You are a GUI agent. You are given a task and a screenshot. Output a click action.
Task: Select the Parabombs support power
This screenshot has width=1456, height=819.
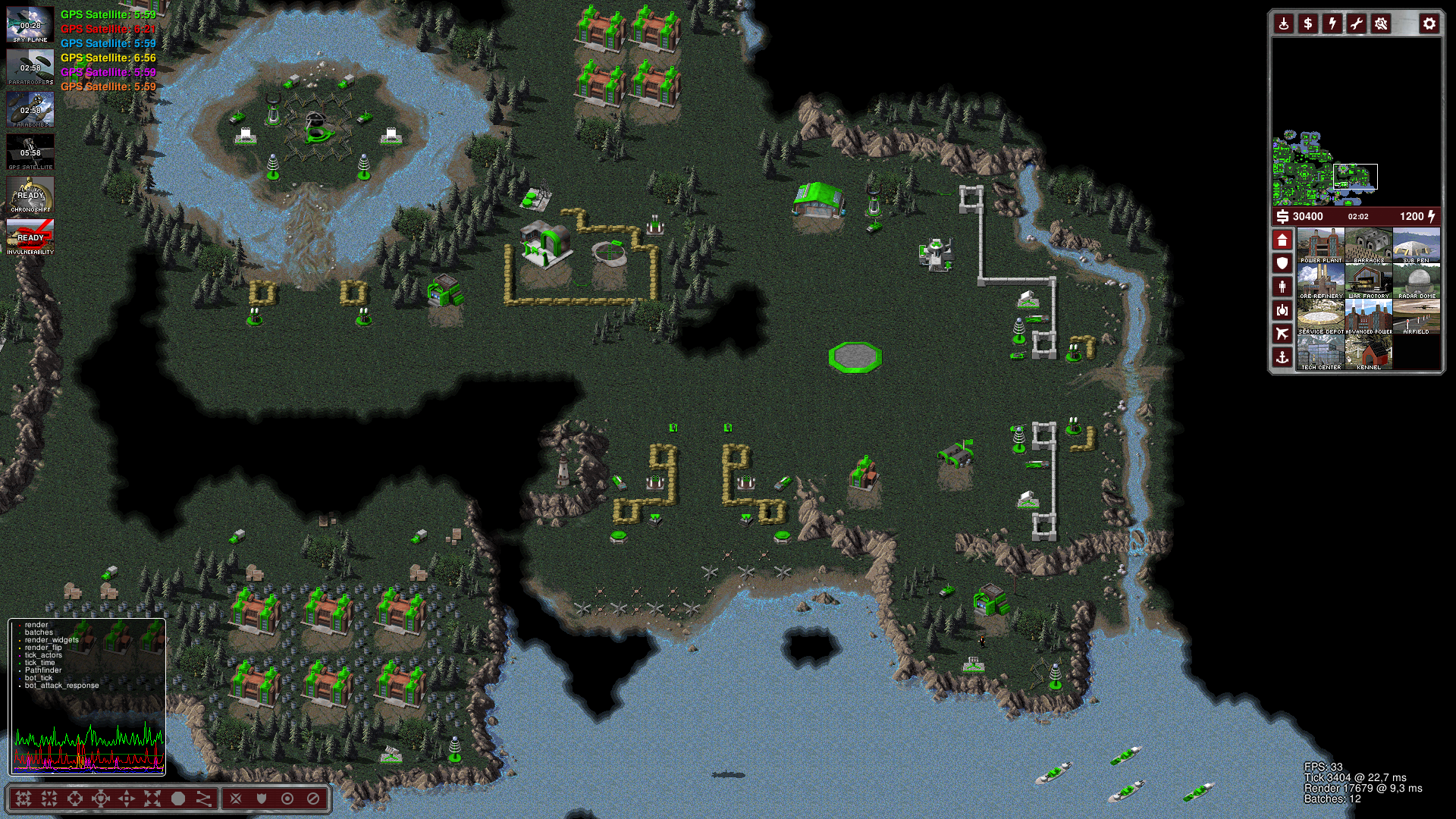pos(30,109)
